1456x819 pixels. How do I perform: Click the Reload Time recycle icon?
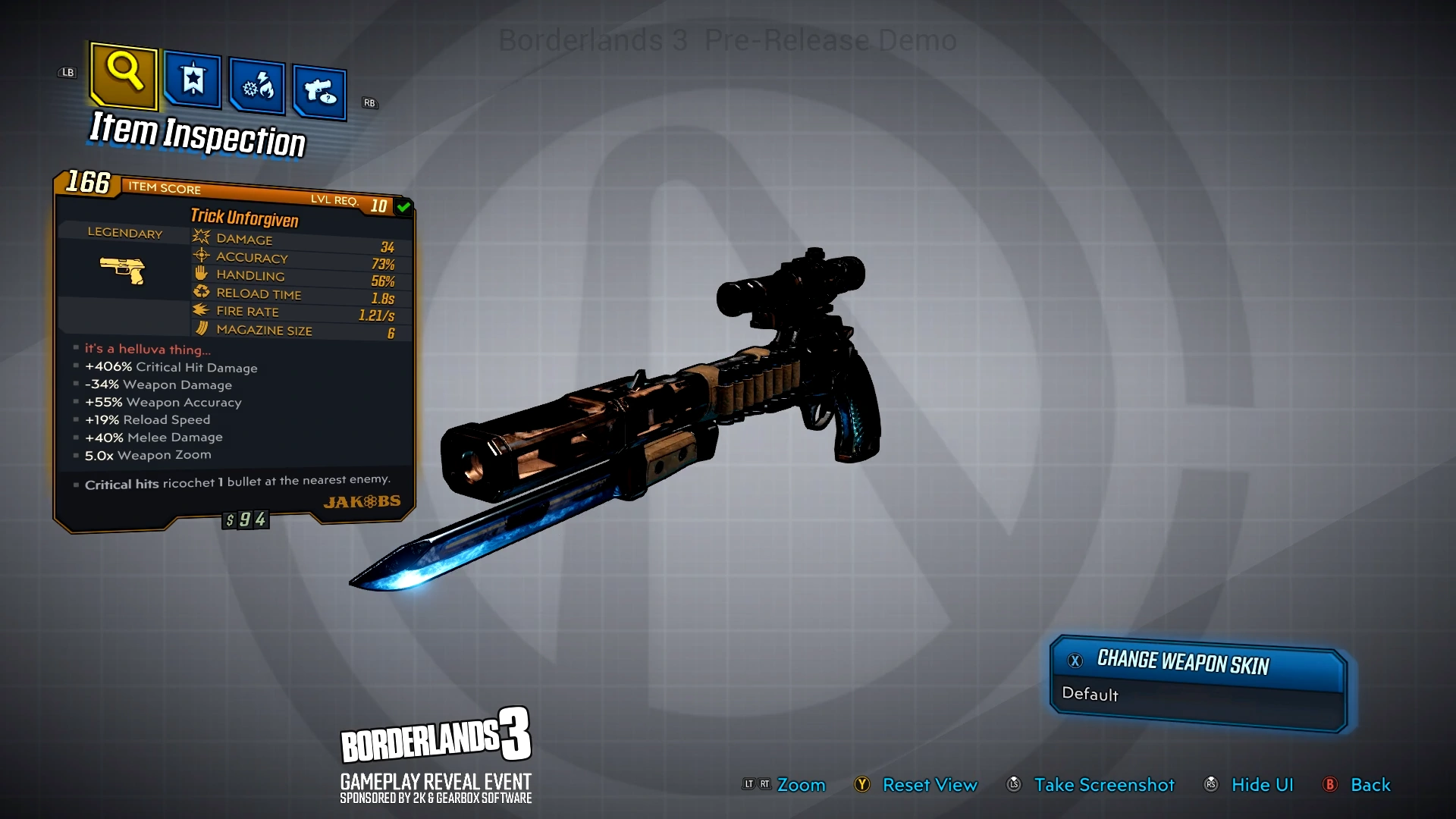[201, 291]
